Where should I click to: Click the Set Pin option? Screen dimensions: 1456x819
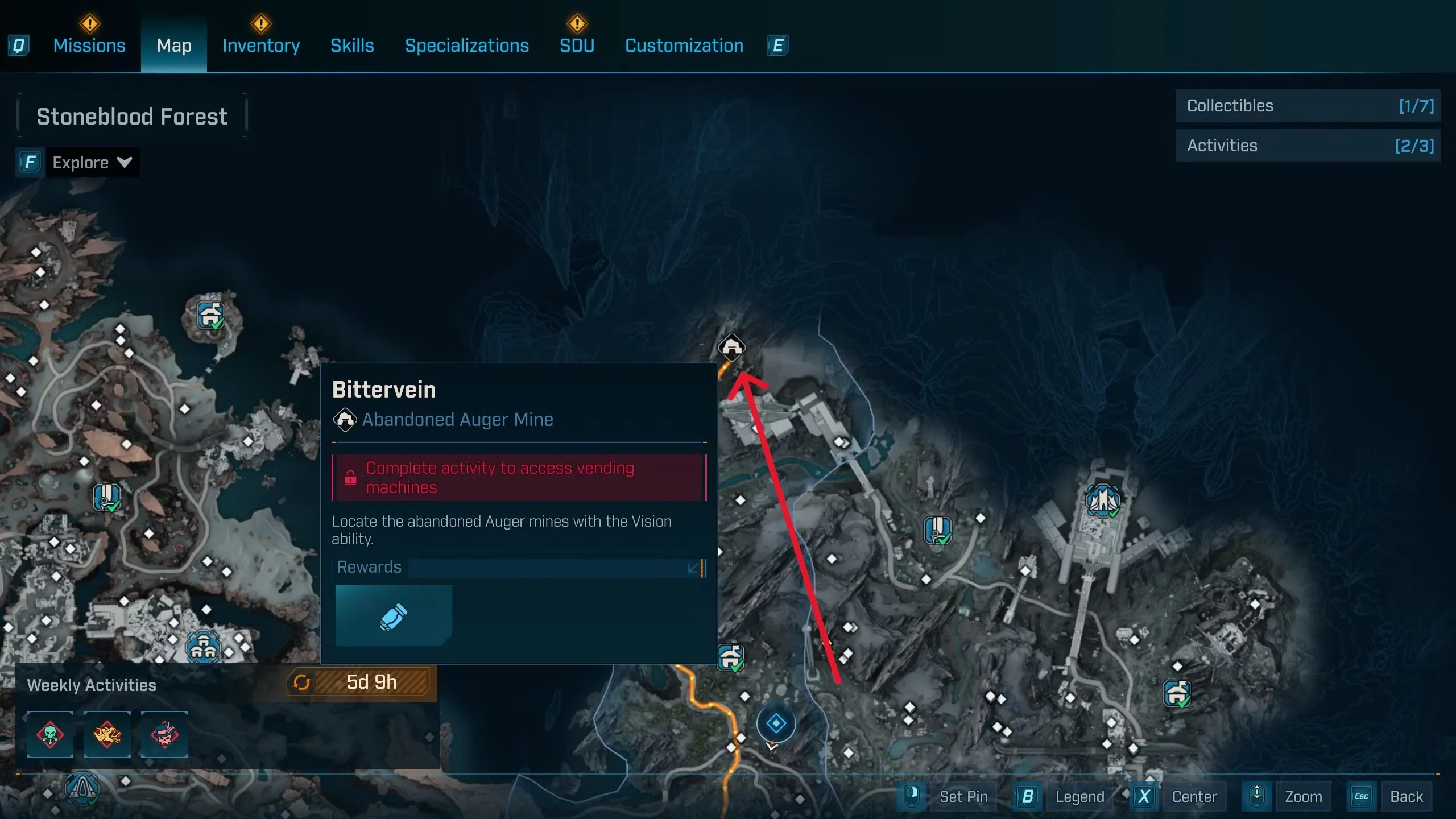963,796
